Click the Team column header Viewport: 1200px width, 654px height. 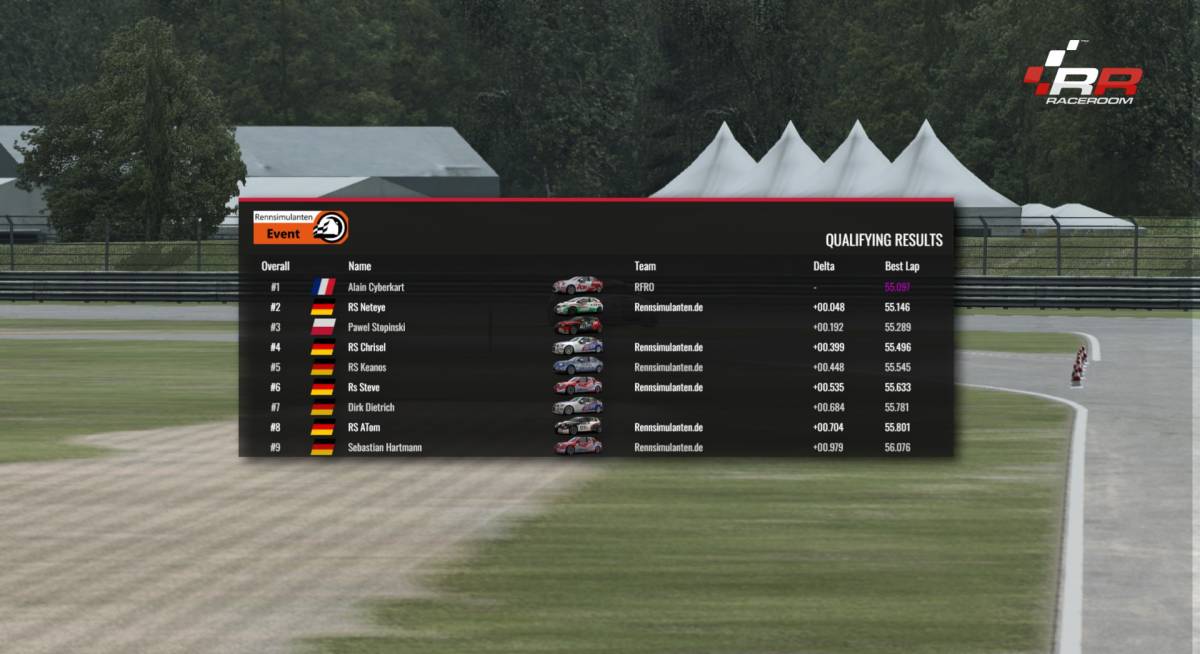(x=645, y=266)
